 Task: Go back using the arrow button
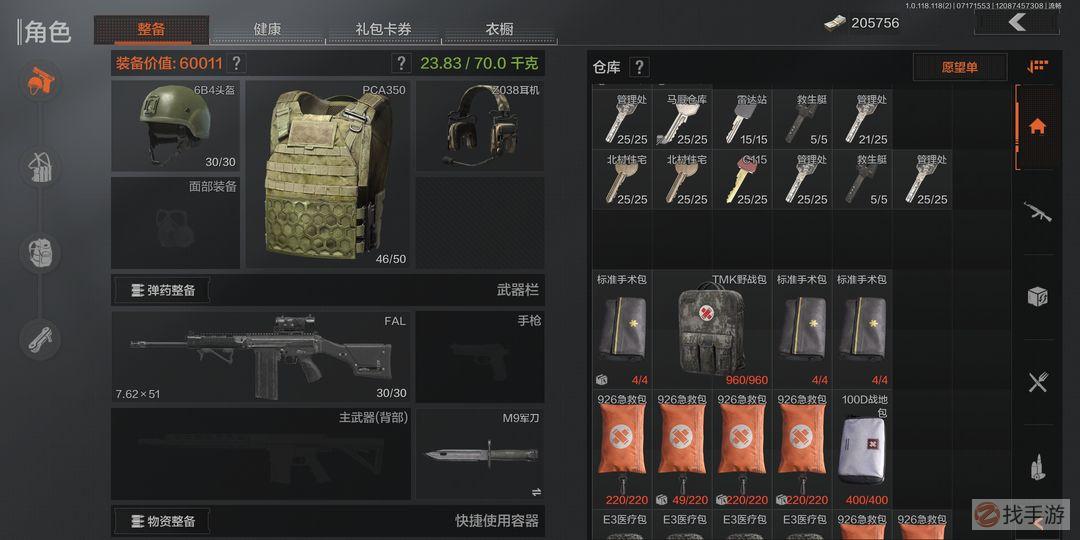(x=1017, y=22)
